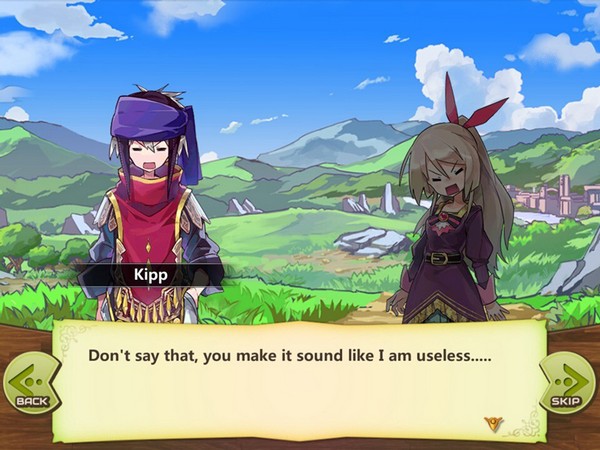Go back using the BACK arrow button

pos(30,383)
